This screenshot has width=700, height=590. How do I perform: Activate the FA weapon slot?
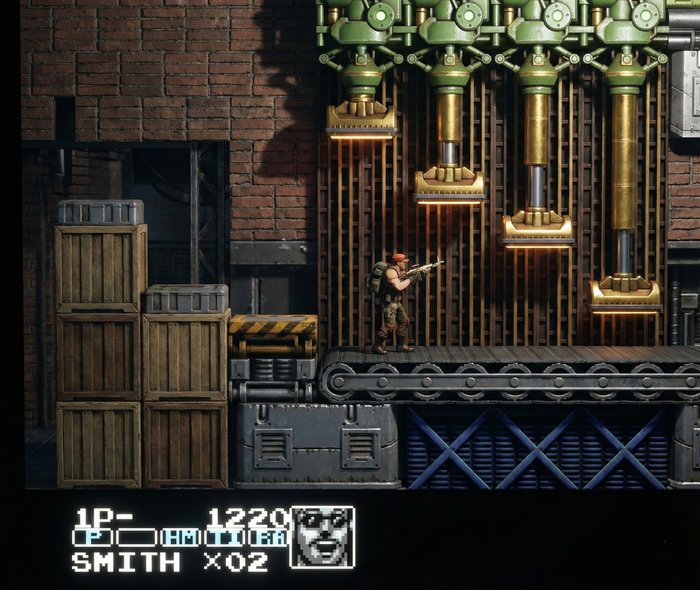tap(269, 538)
